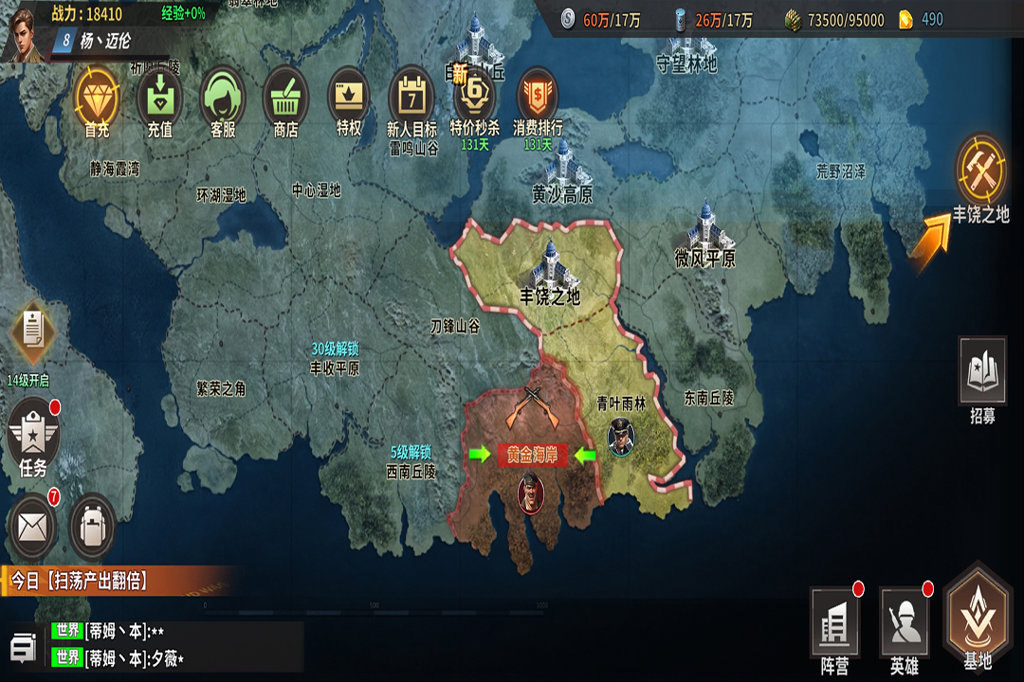Open the 首充 first-recharge diamond icon
Image resolution: width=1024 pixels, height=682 pixels.
97,95
